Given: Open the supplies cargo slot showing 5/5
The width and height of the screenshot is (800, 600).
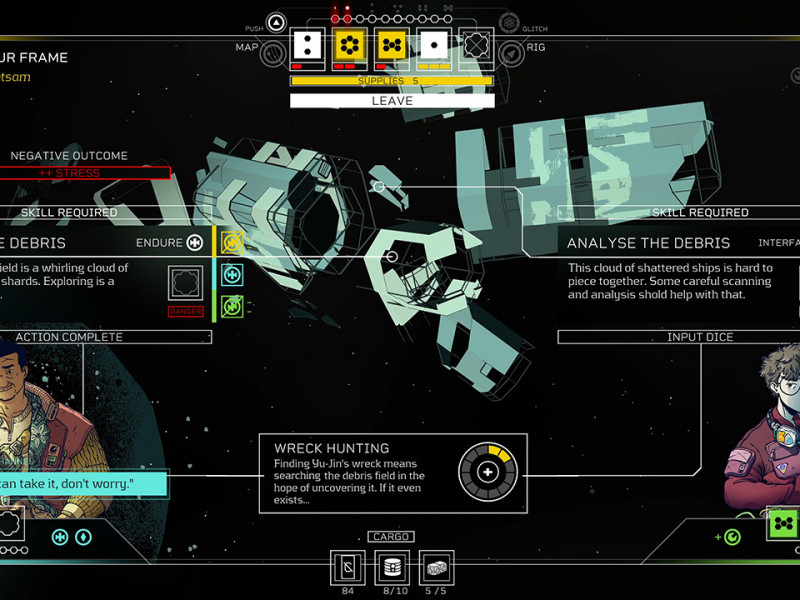Looking at the screenshot, I should click(x=435, y=567).
